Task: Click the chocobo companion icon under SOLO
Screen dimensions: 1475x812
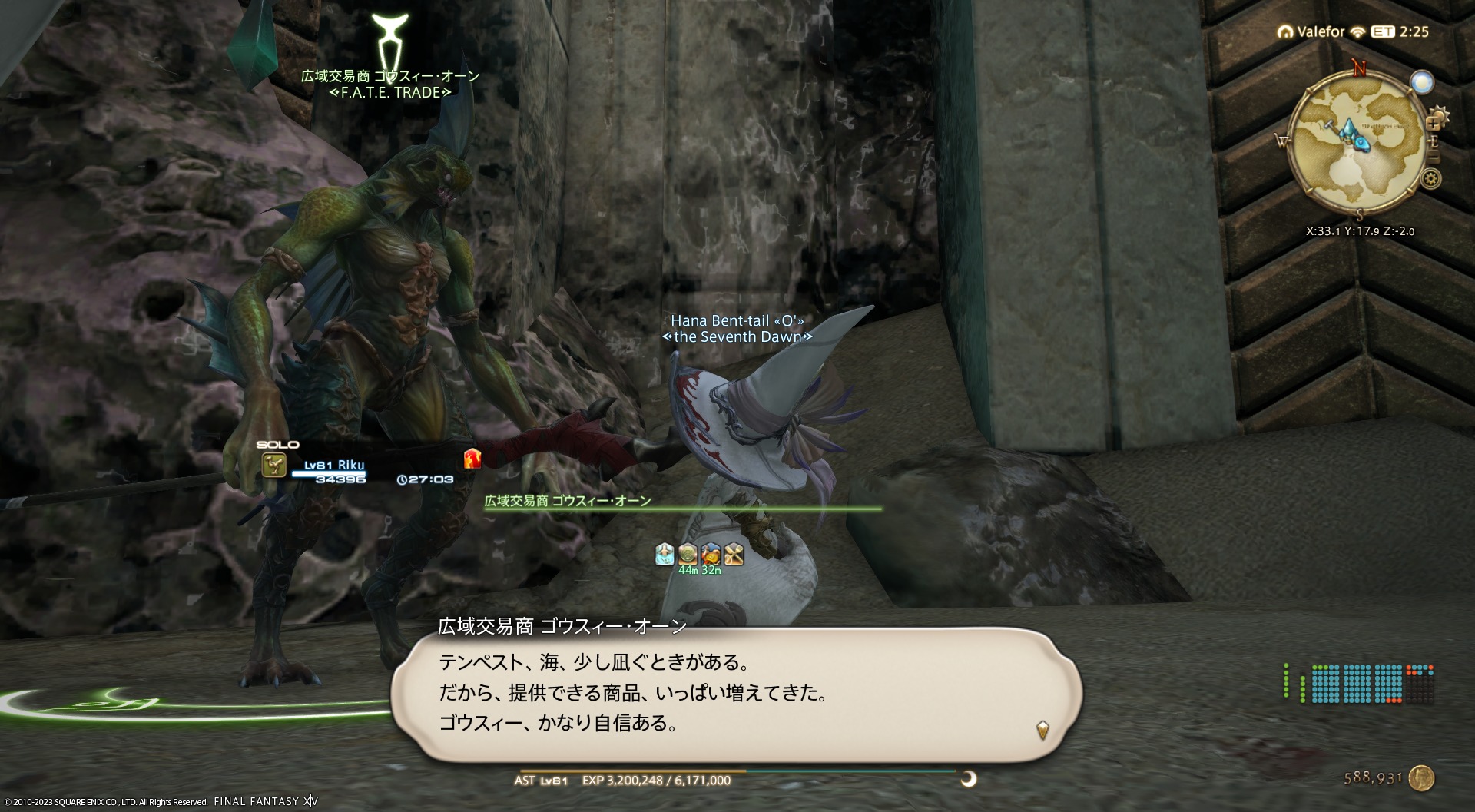Action: pos(273,465)
